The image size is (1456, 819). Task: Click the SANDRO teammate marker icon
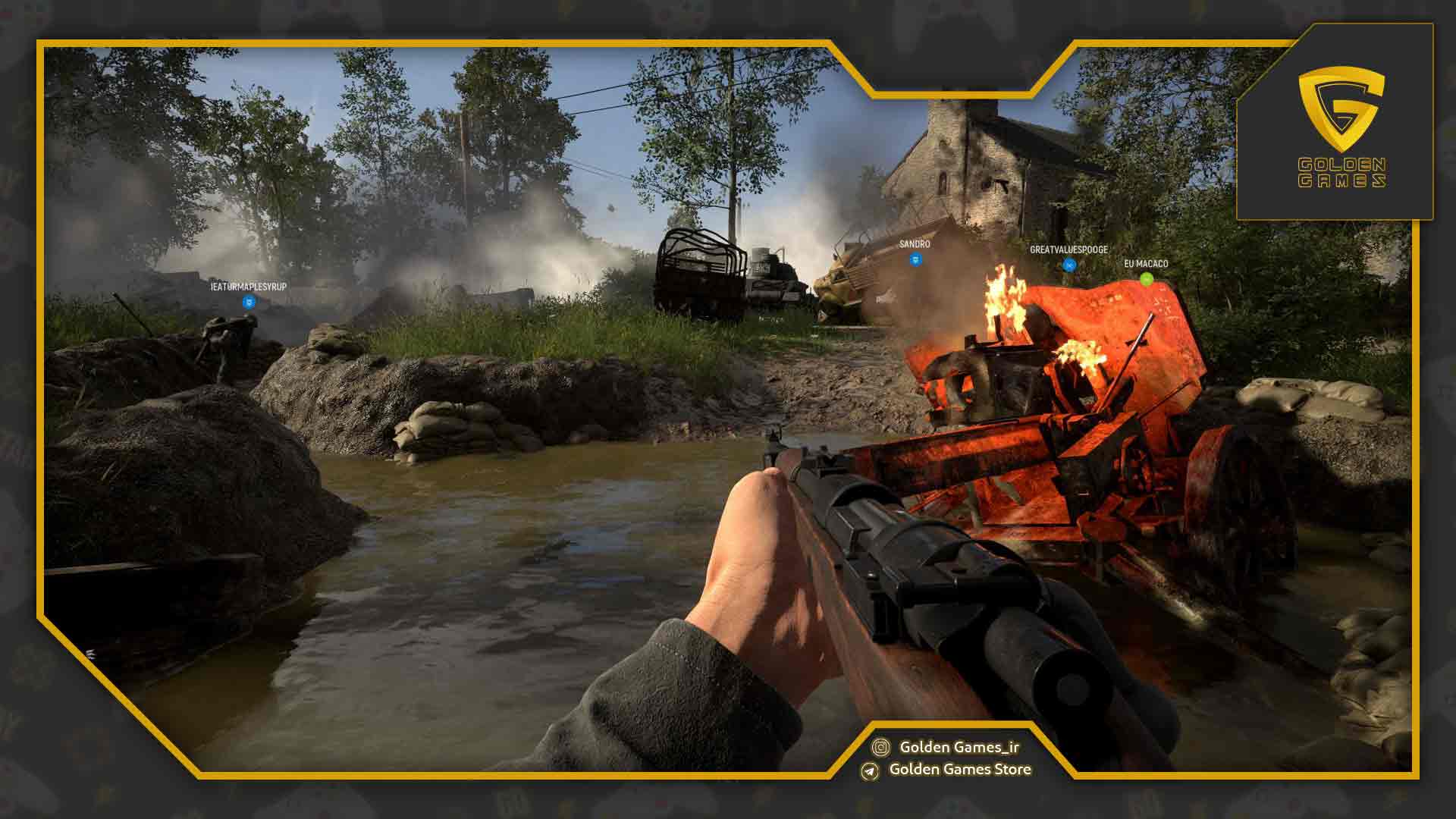pyautogui.click(x=915, y=260)
